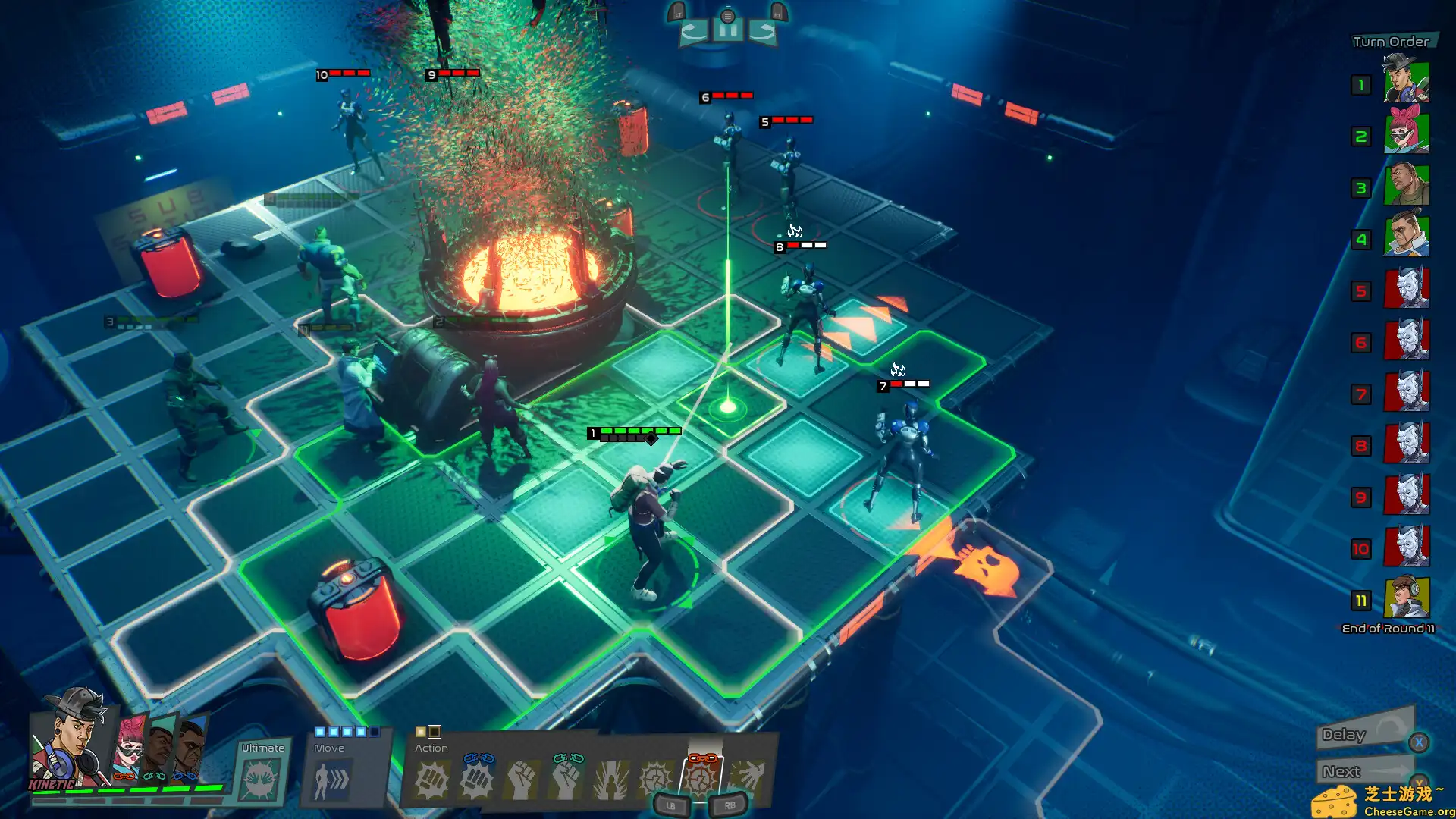This screenshot has height=819, width=1456.
Task: Use the green-chained raised fist action
Action: tap(566, 780)
